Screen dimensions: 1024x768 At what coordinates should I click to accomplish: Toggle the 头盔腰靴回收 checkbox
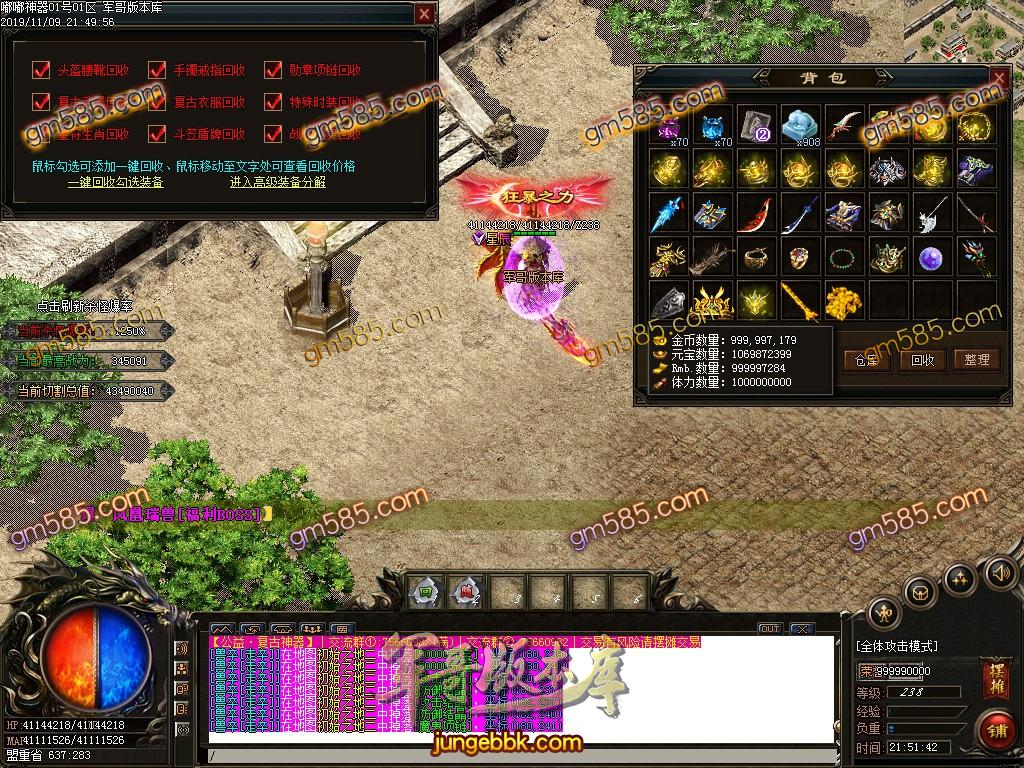click(x=41, y=70)
